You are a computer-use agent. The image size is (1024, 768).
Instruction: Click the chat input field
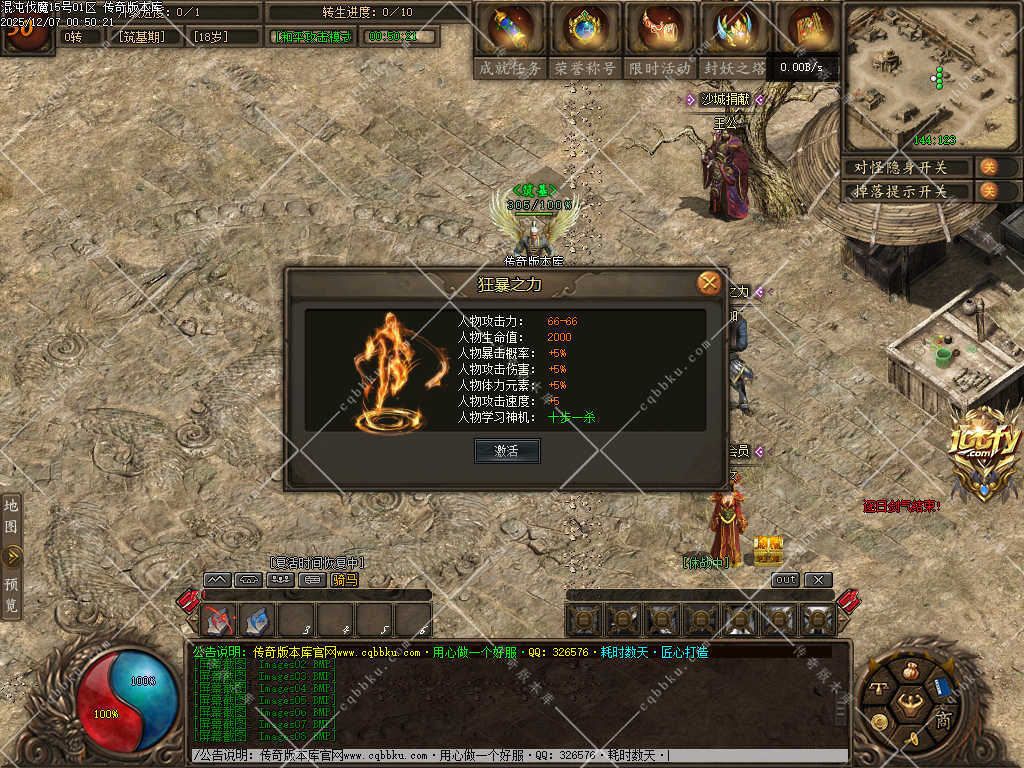click(x=520, y=756)
